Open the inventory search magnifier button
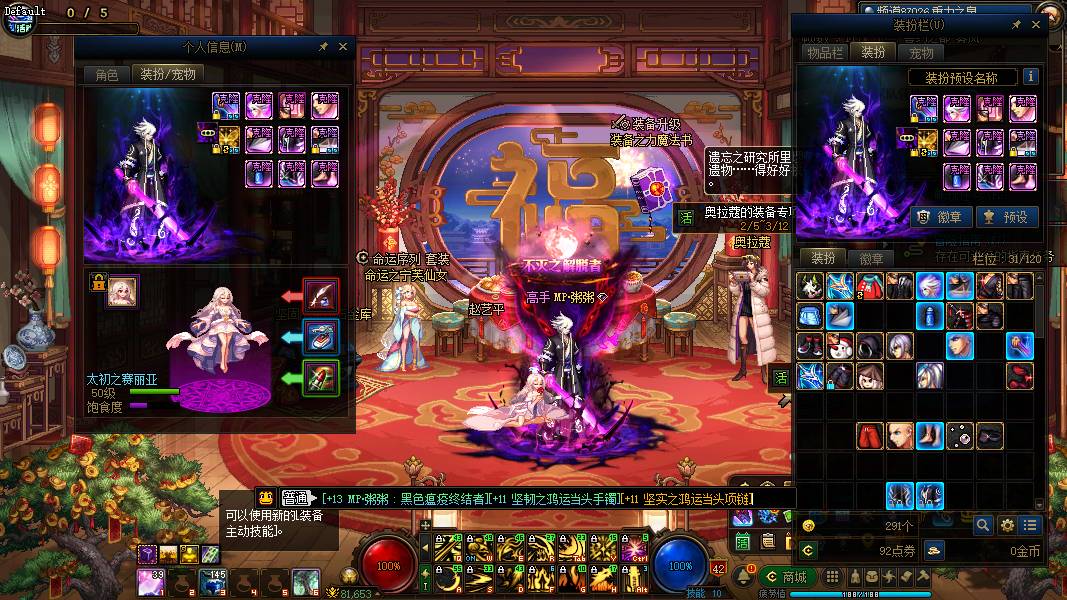 (x=983, y=525)
